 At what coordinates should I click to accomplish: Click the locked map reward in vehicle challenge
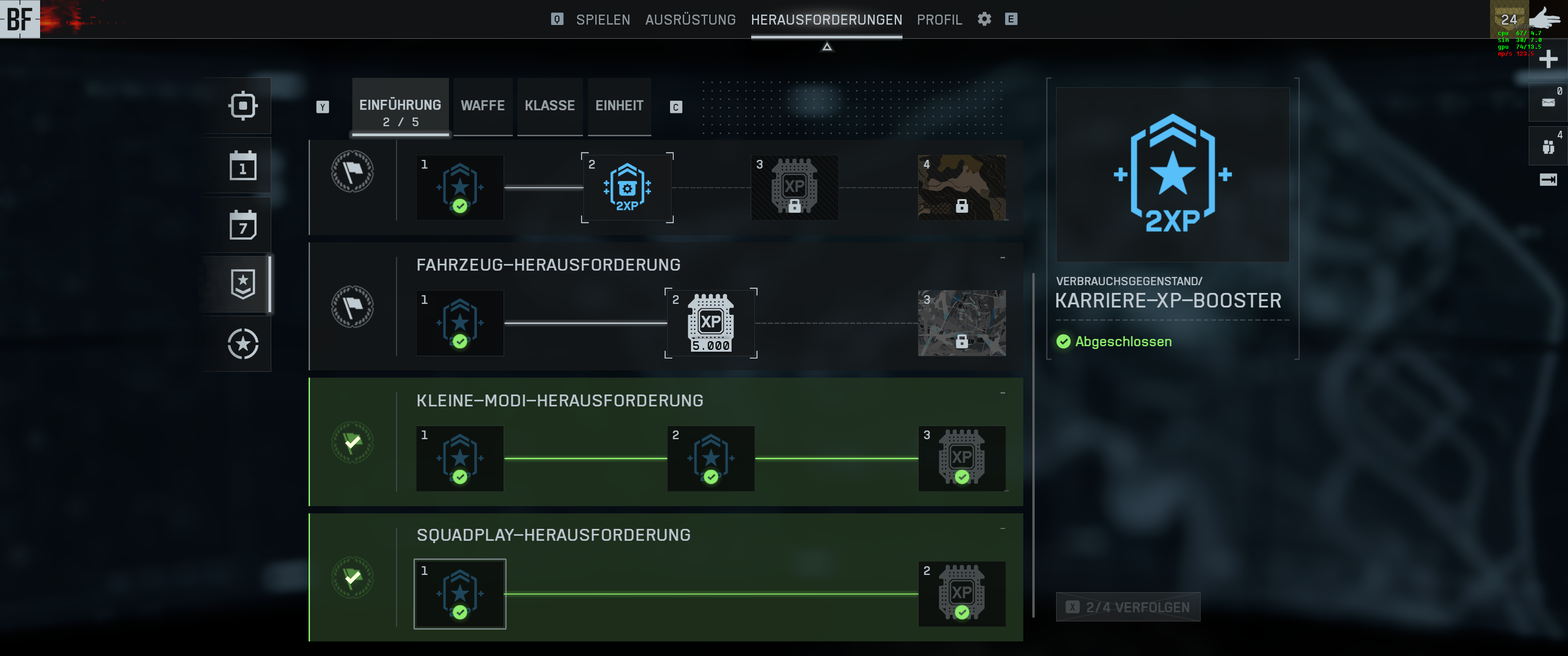[962, 323]
